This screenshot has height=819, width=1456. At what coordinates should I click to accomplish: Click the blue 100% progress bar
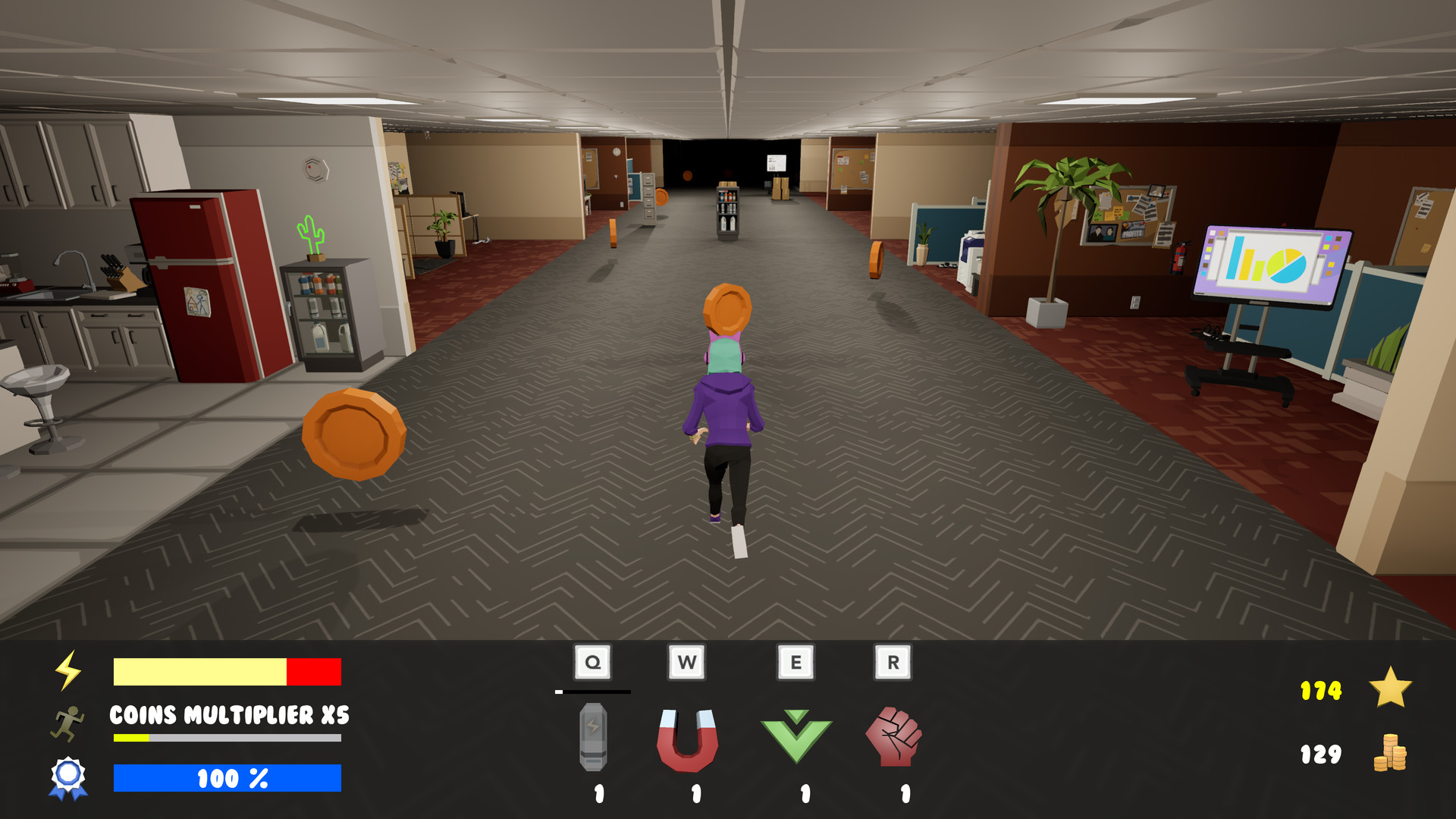tap(227, 777)
